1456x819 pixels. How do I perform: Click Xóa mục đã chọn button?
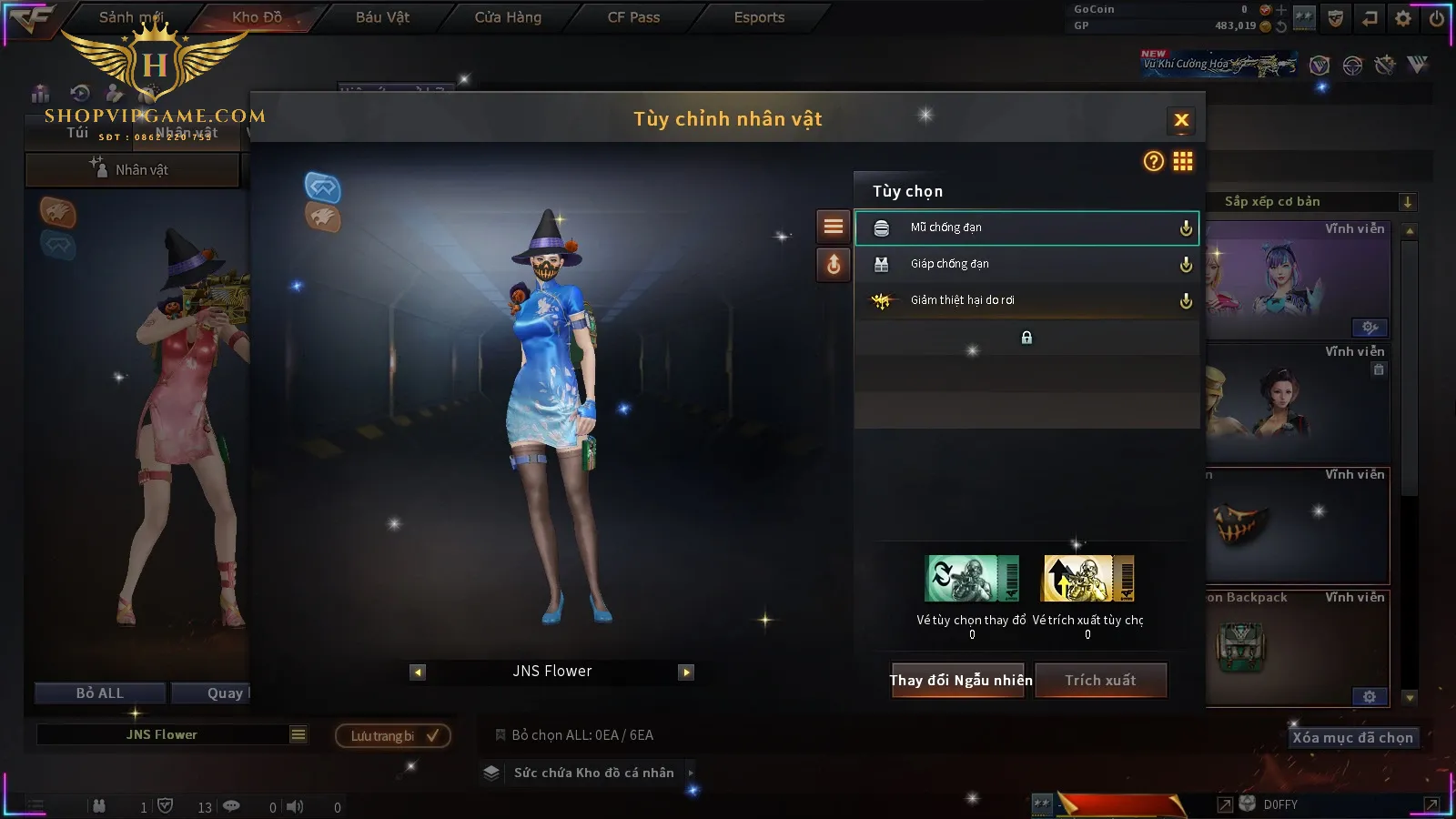1352,738
